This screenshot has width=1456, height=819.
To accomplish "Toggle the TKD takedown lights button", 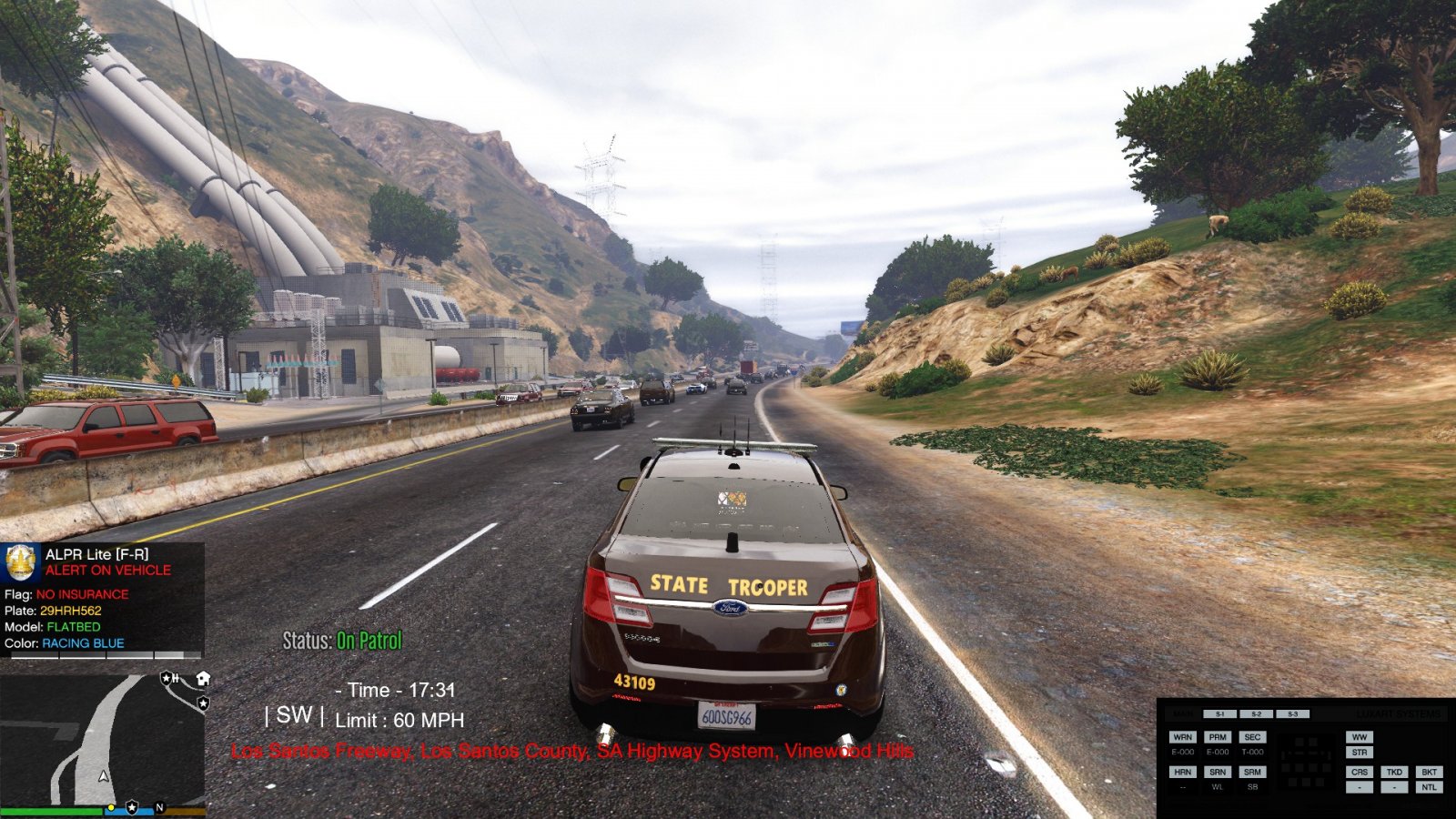I will [1394, 772].
